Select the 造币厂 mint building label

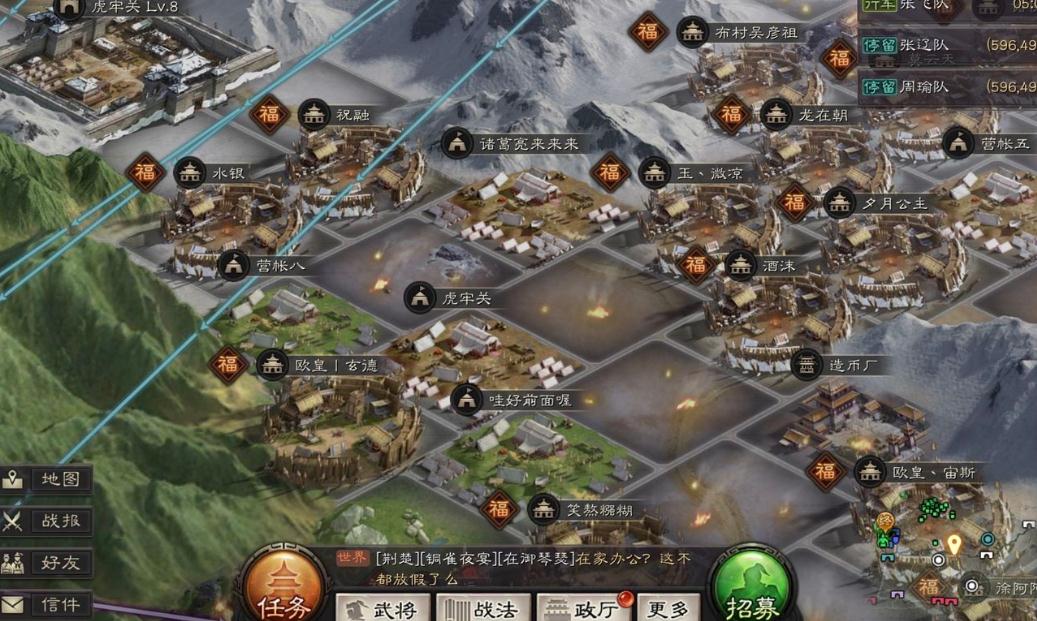[x=852, y=365]
